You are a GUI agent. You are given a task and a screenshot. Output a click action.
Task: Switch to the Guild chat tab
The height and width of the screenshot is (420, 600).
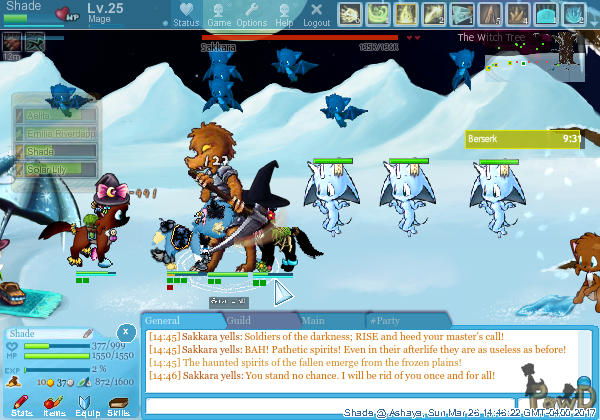click(x=238, y=321)
